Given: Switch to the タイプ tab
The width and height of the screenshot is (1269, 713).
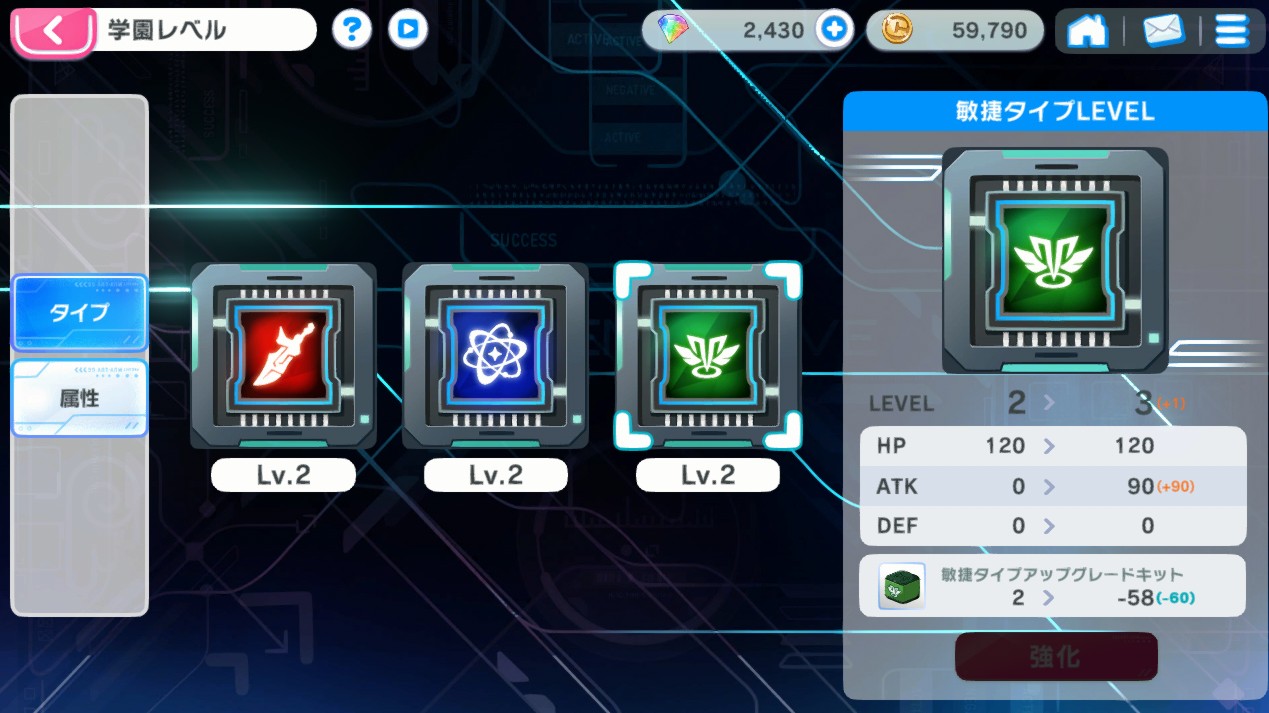Looking at the screenshot, I should point(80,312).
